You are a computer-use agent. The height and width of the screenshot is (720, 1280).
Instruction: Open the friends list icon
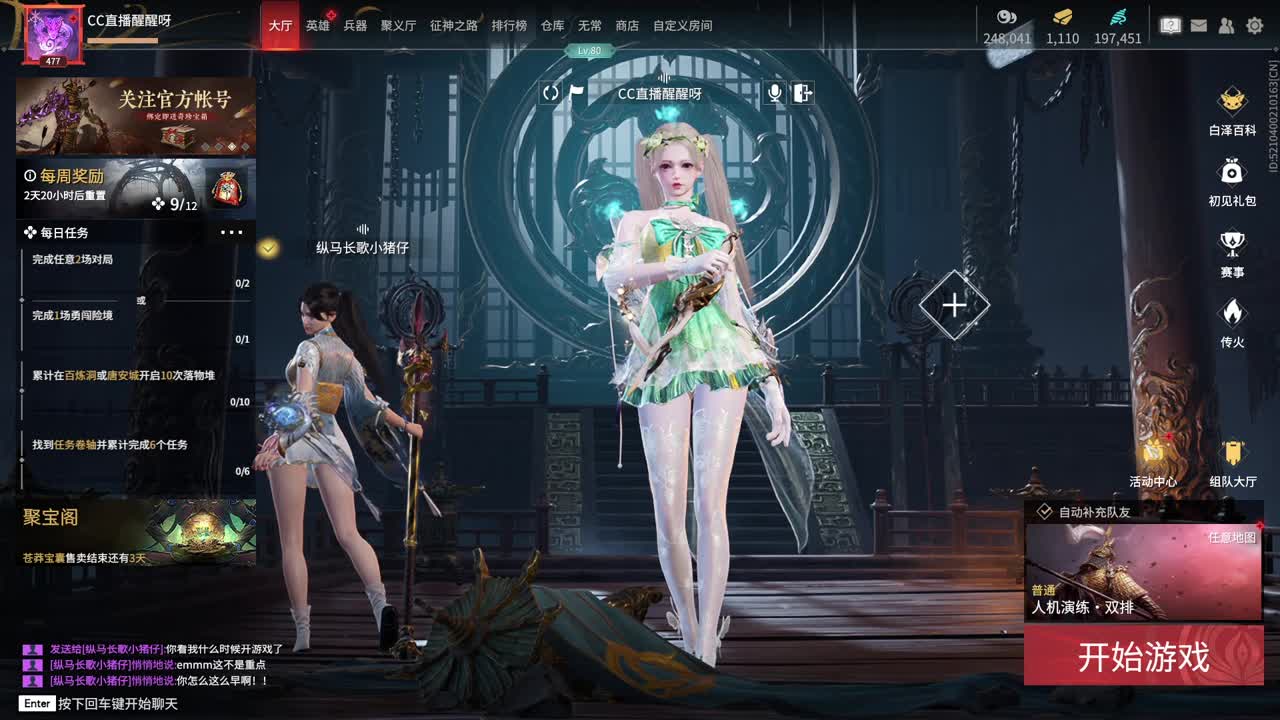coord(1225,25)
